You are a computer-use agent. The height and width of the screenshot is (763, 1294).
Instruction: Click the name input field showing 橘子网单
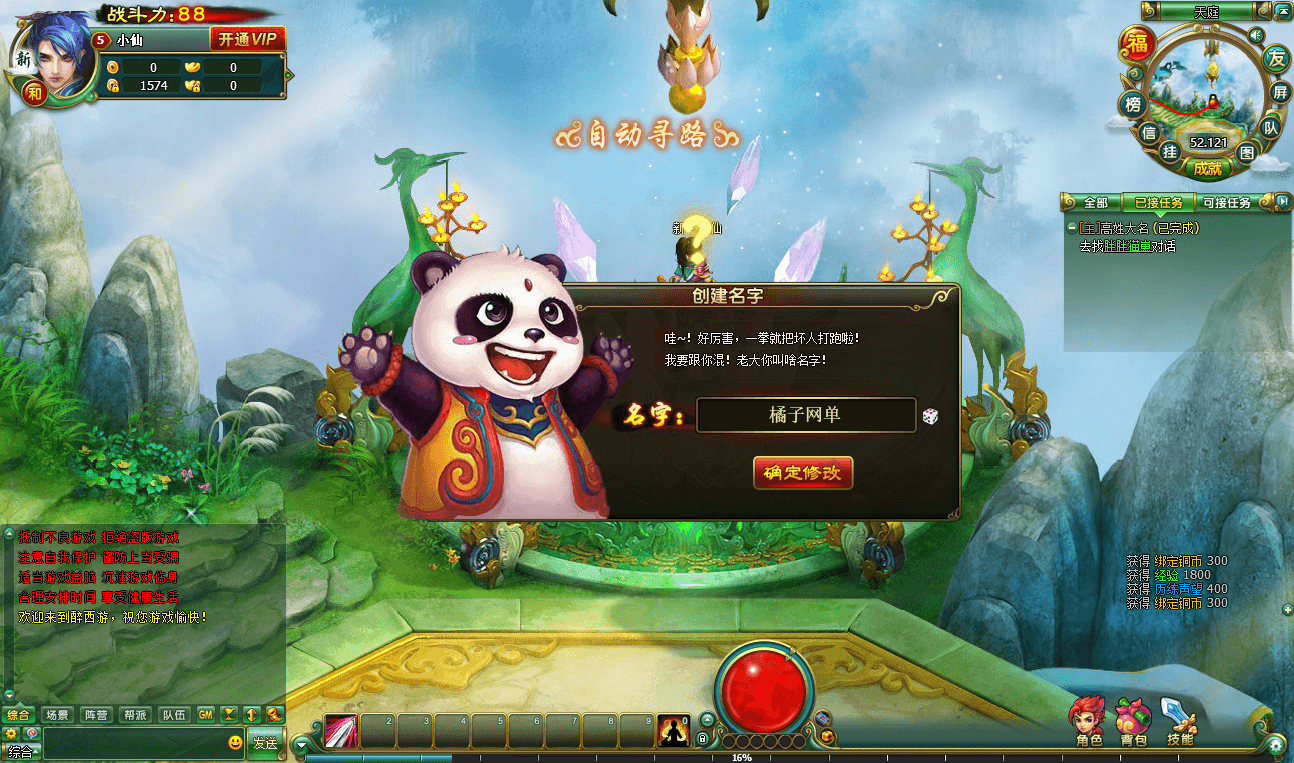(x=805, y=414)
